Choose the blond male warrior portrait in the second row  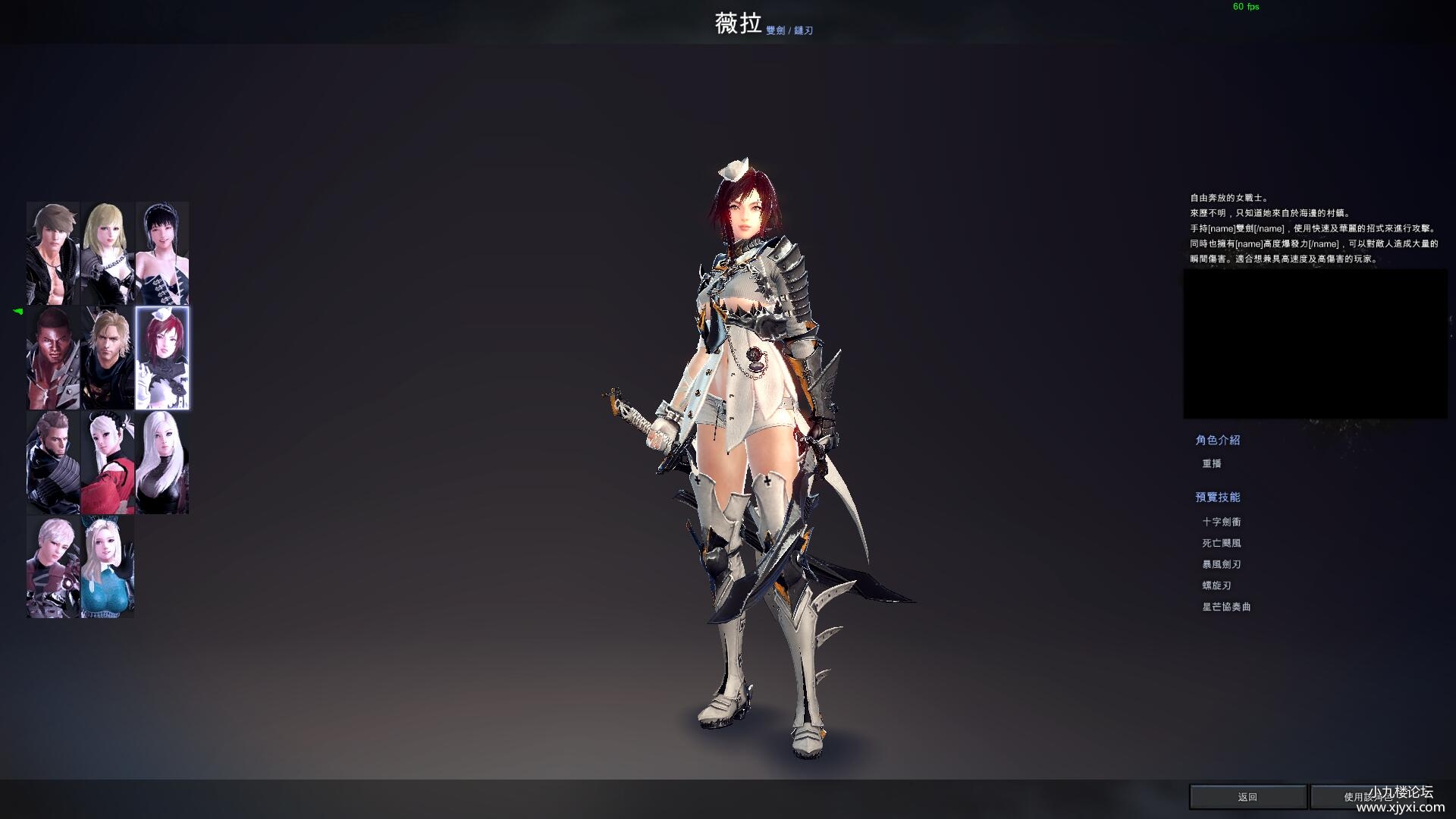pyautogui.click(x=107, y=356)
